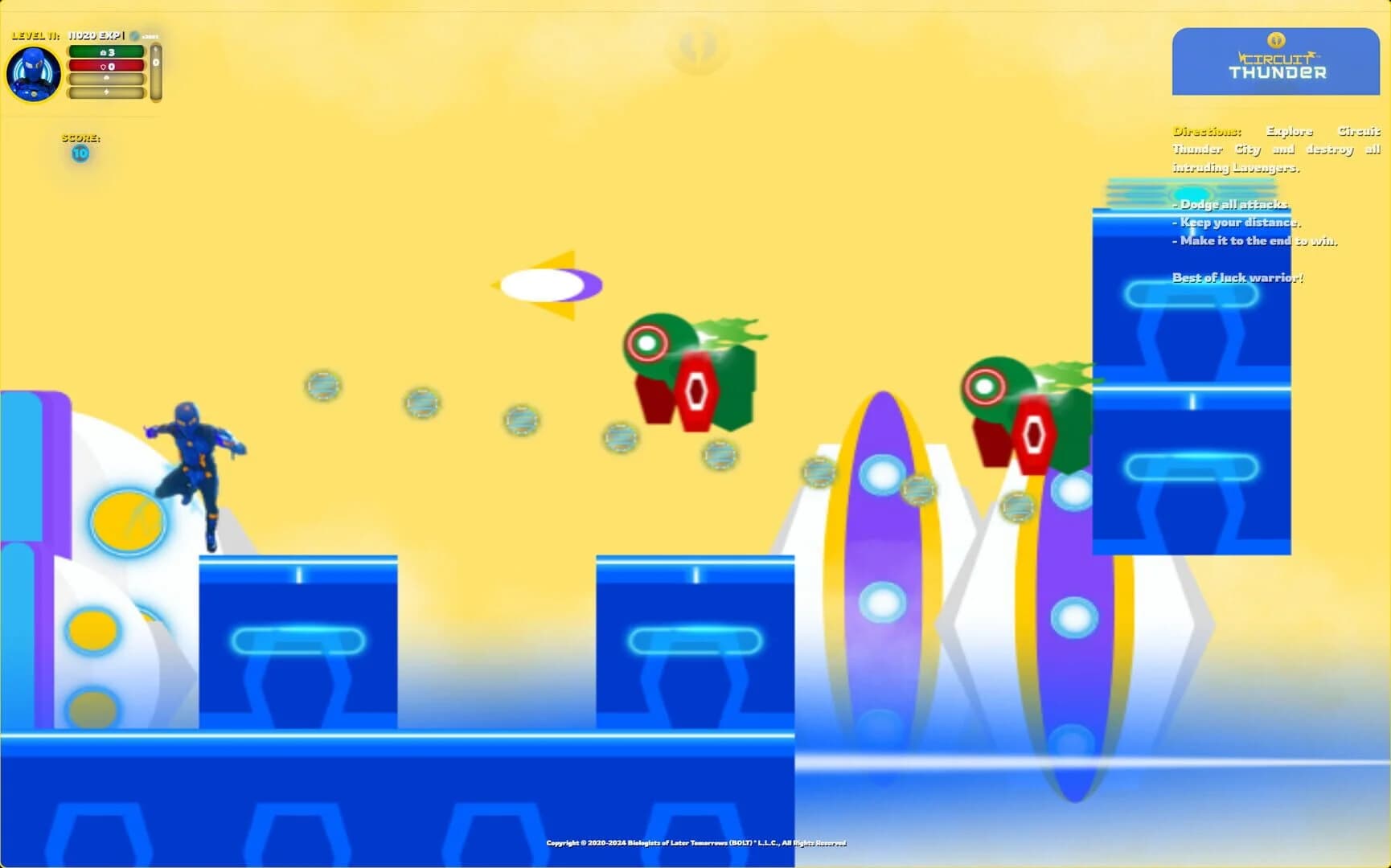1391x868 pixels.
Task: Select the player avatar portrait in the HUD
Action: (x=34, y=73)
